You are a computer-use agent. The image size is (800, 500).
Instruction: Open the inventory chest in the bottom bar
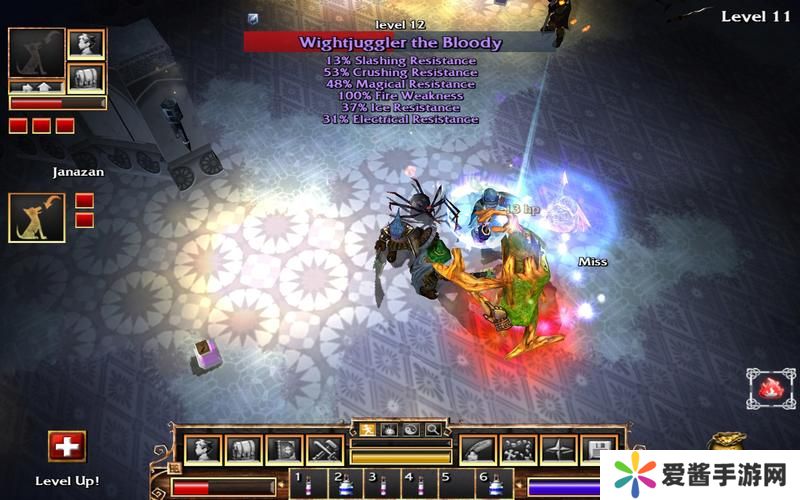(243, 451)
